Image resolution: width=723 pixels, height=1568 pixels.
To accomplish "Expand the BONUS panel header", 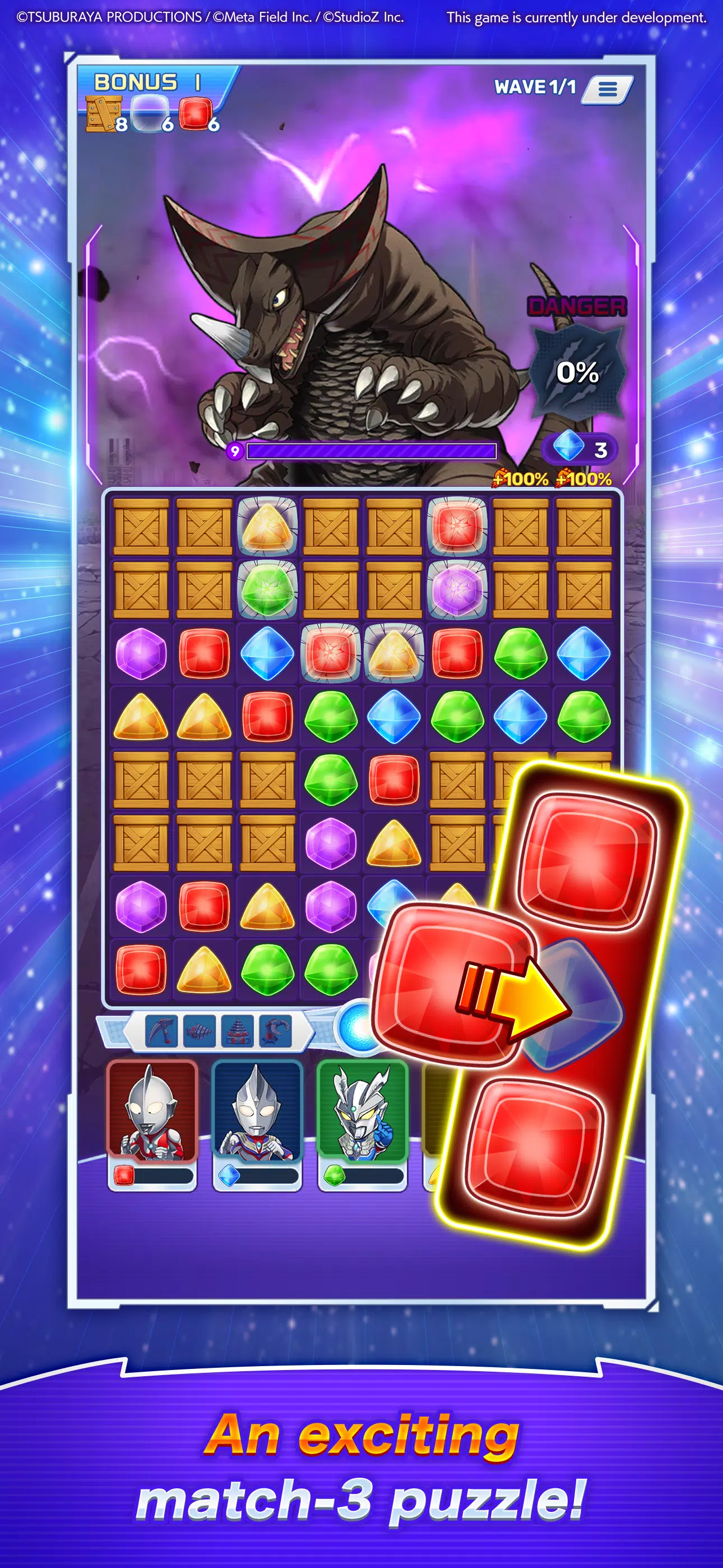I will [x=137, y=81].
